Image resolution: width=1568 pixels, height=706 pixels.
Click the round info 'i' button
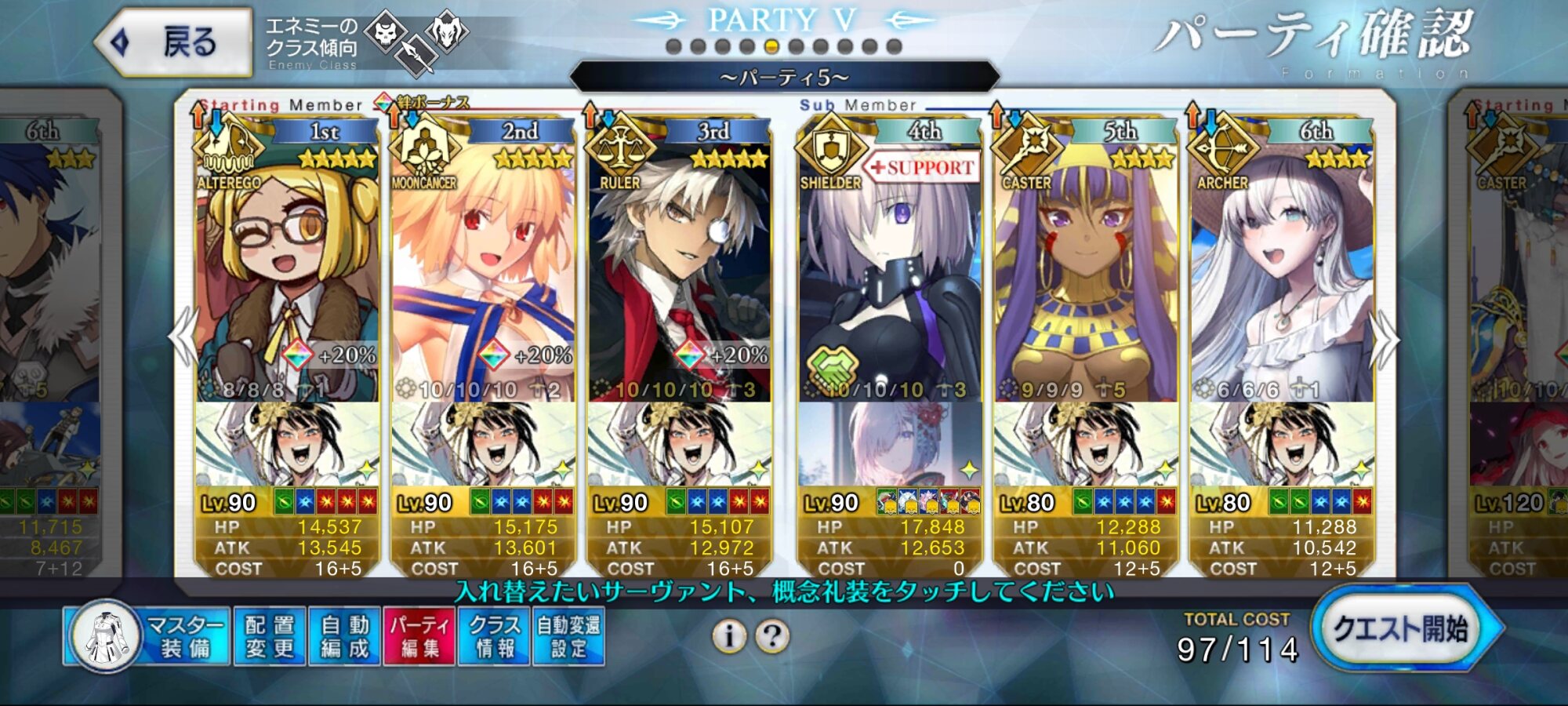pos(729,636)
